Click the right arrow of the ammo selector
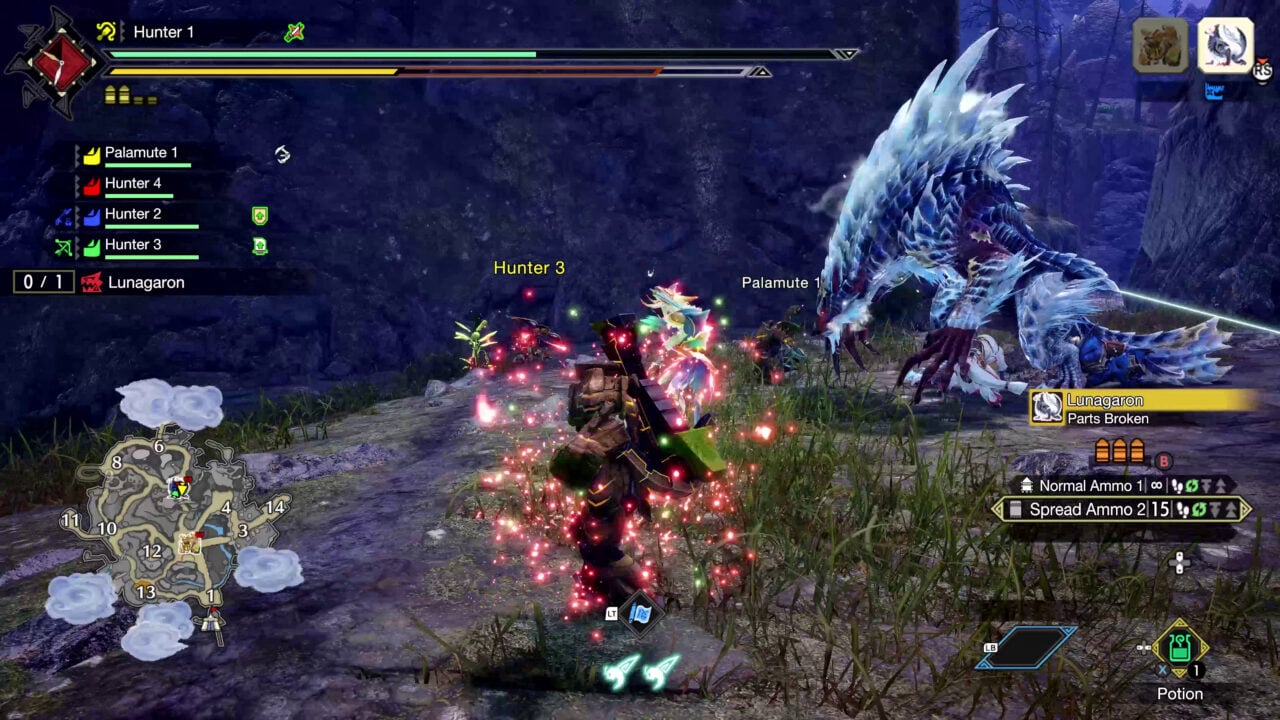 pyautogui.click(x=1244, y=508)
